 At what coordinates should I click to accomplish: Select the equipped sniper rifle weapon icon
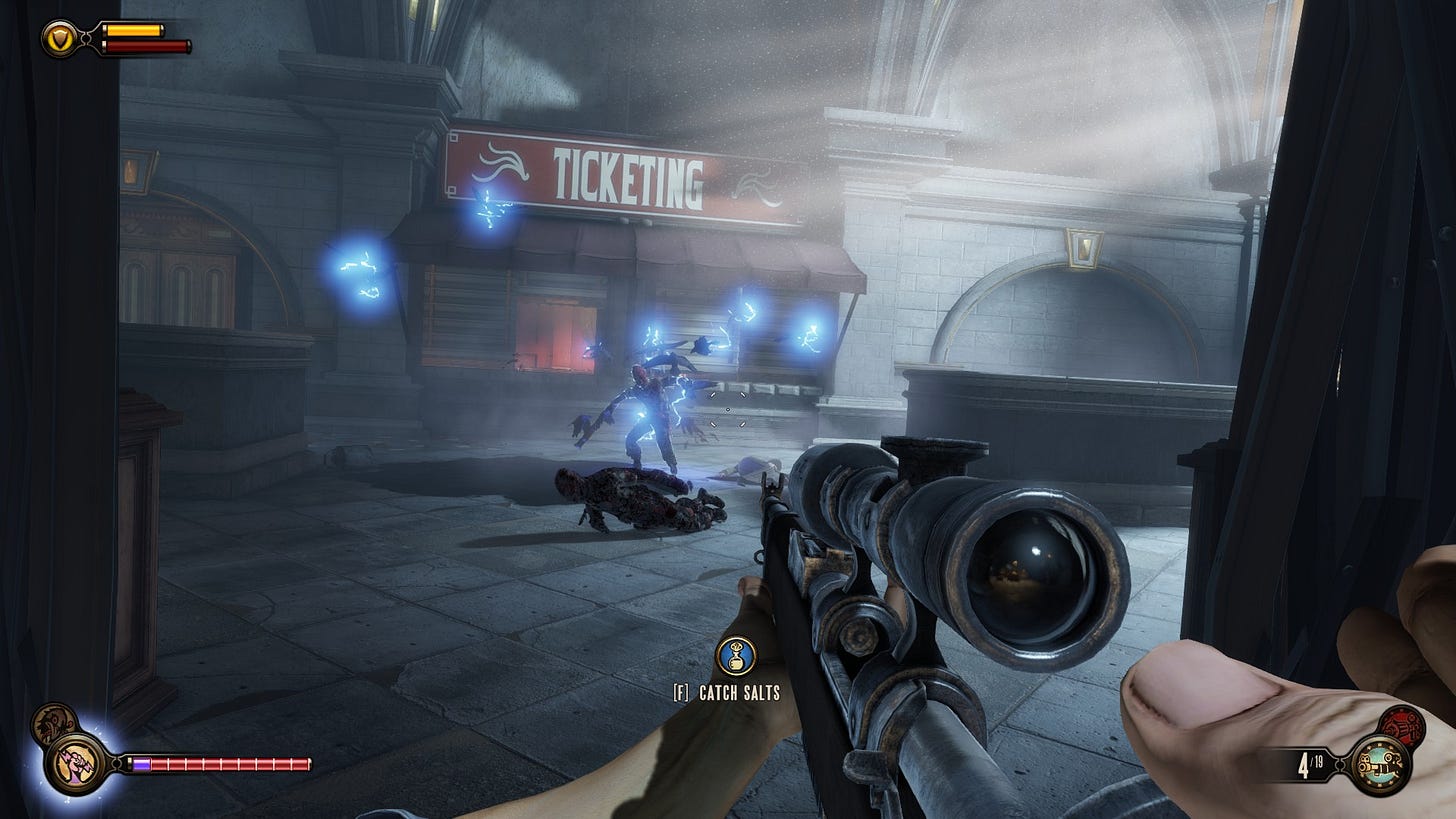1381,765
